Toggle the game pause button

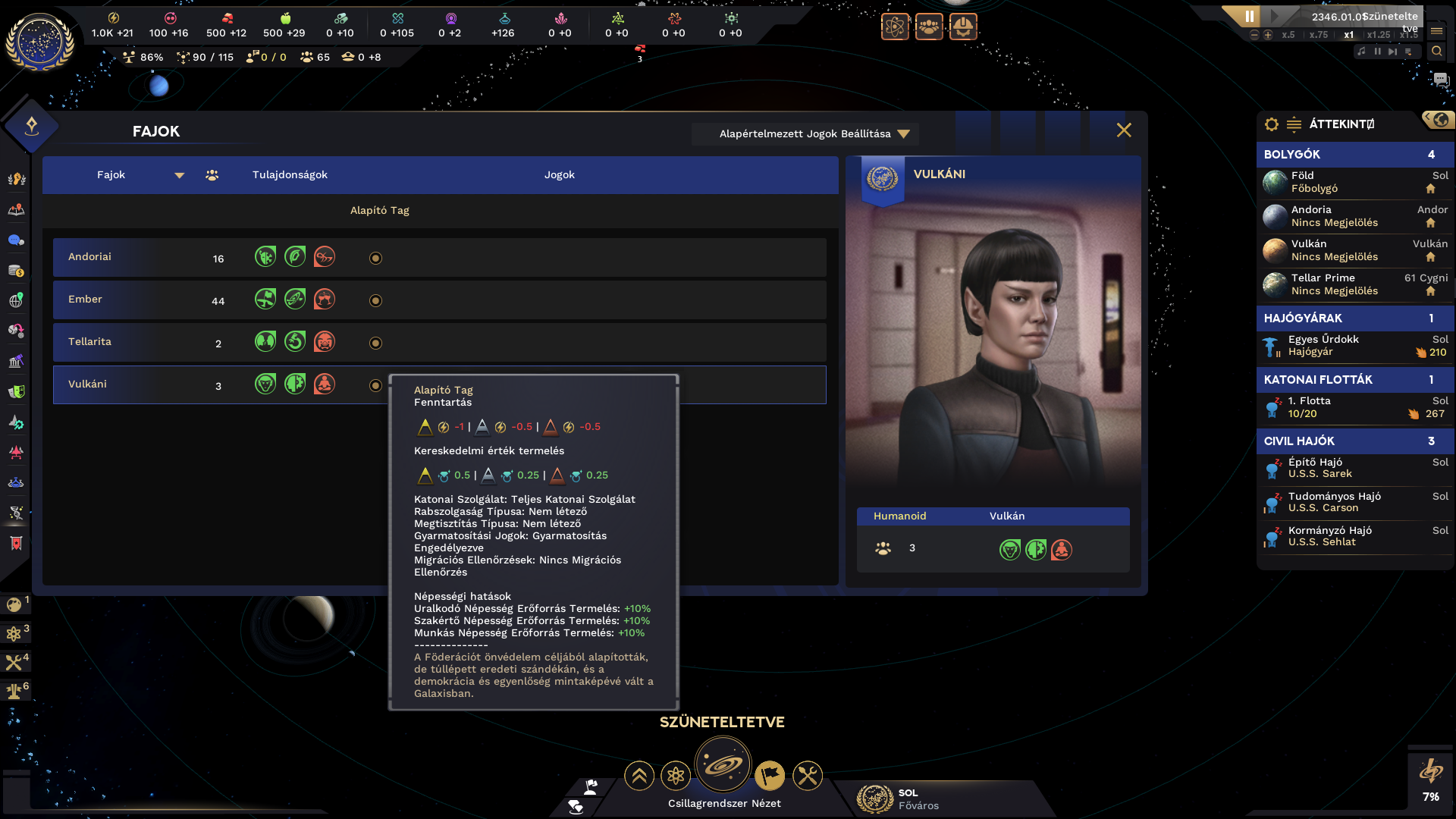(1249, 16)
